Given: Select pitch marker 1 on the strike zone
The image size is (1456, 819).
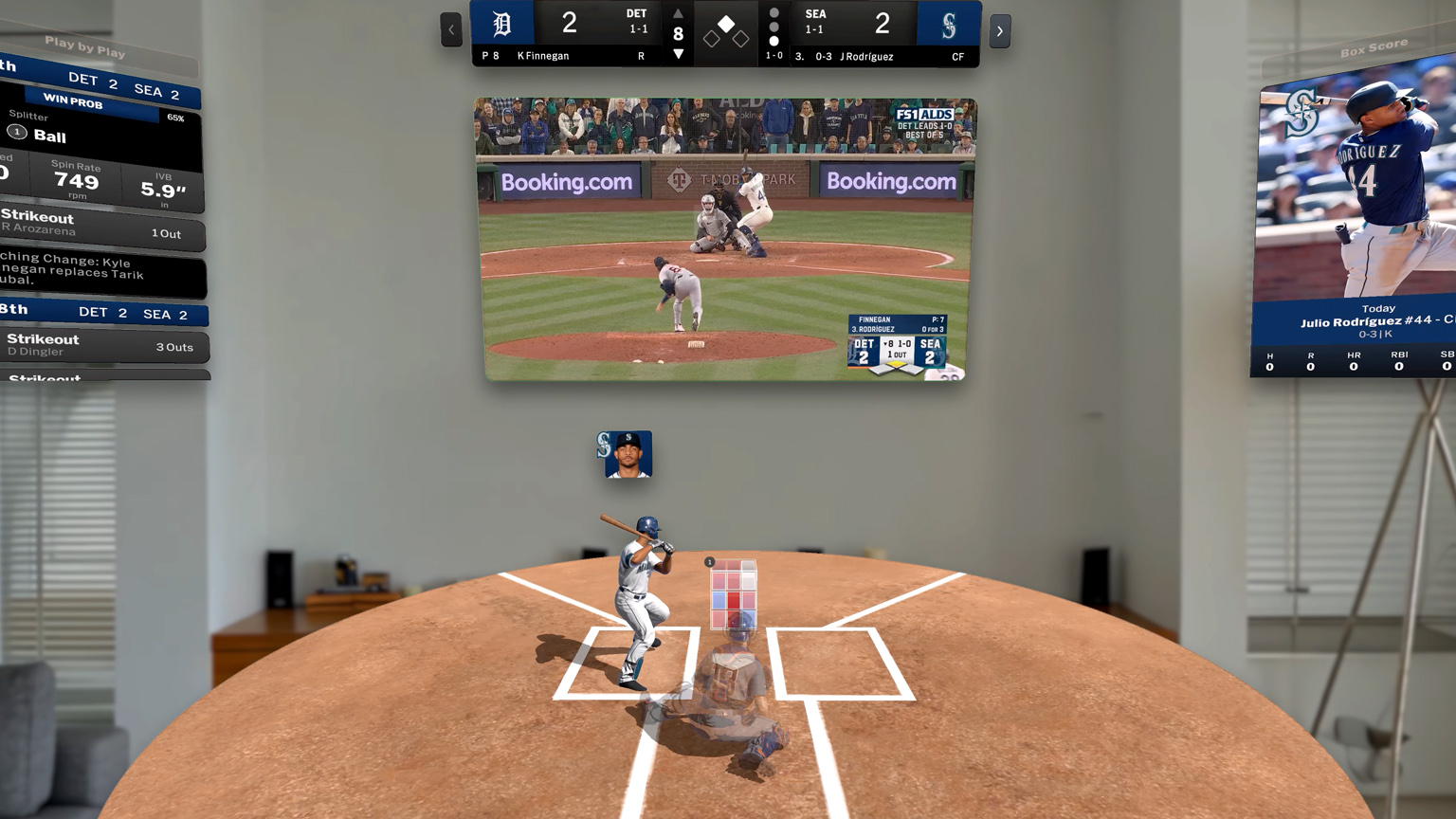Looking at the screenshot, I should (710, 562).
